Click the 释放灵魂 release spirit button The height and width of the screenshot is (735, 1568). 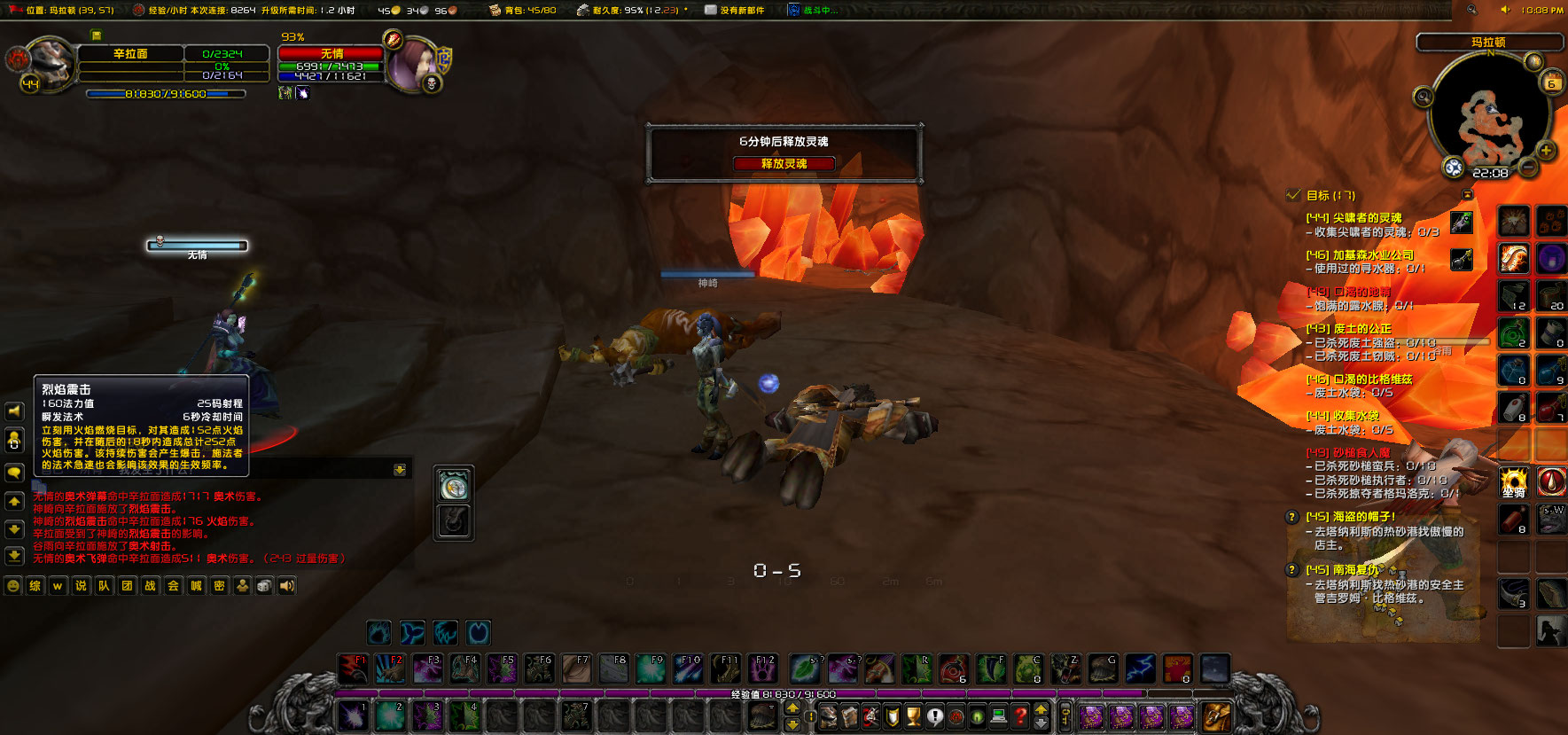point(784,164)
